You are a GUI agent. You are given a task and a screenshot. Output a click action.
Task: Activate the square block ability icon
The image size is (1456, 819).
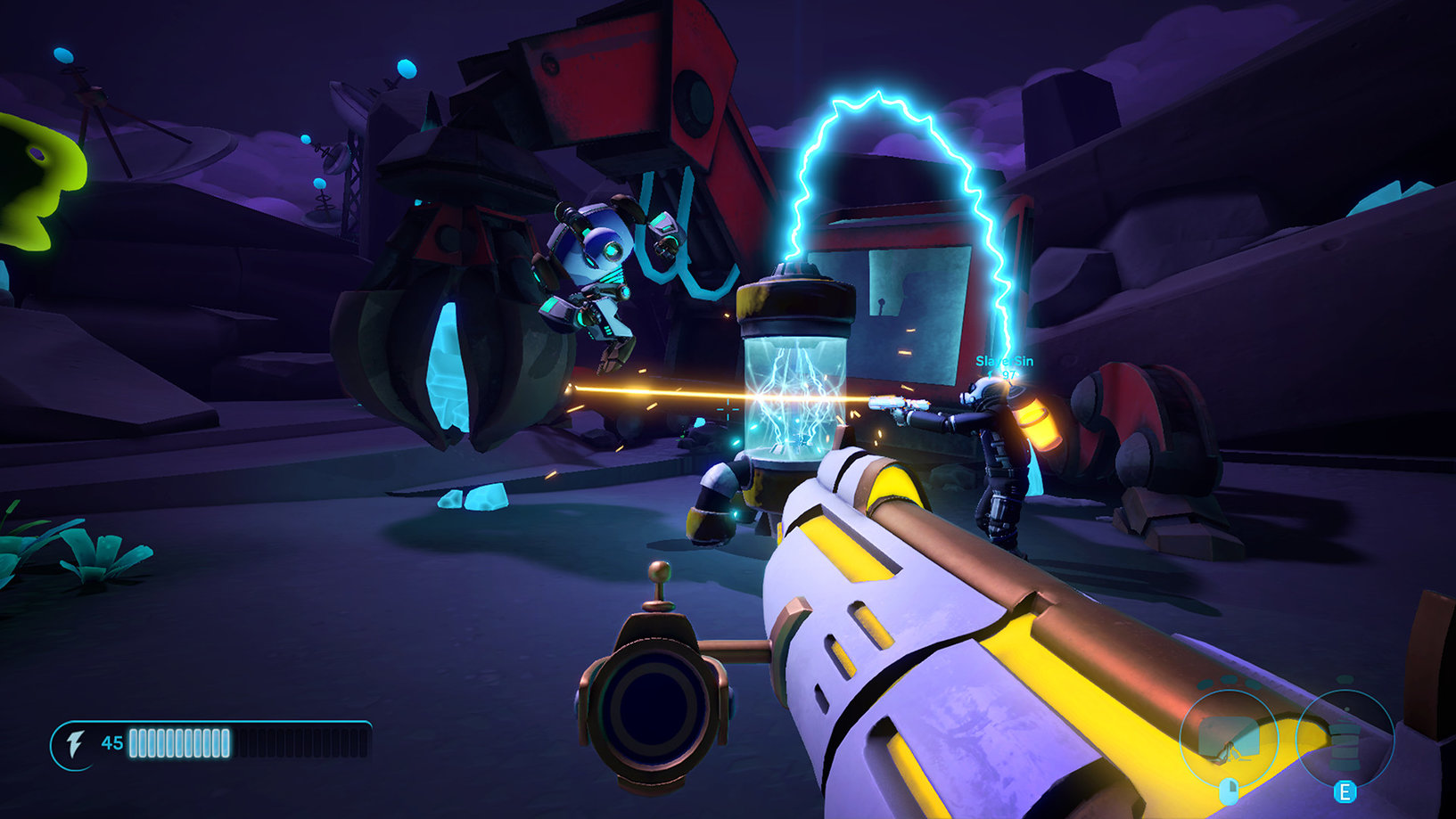coord(1228,739)
